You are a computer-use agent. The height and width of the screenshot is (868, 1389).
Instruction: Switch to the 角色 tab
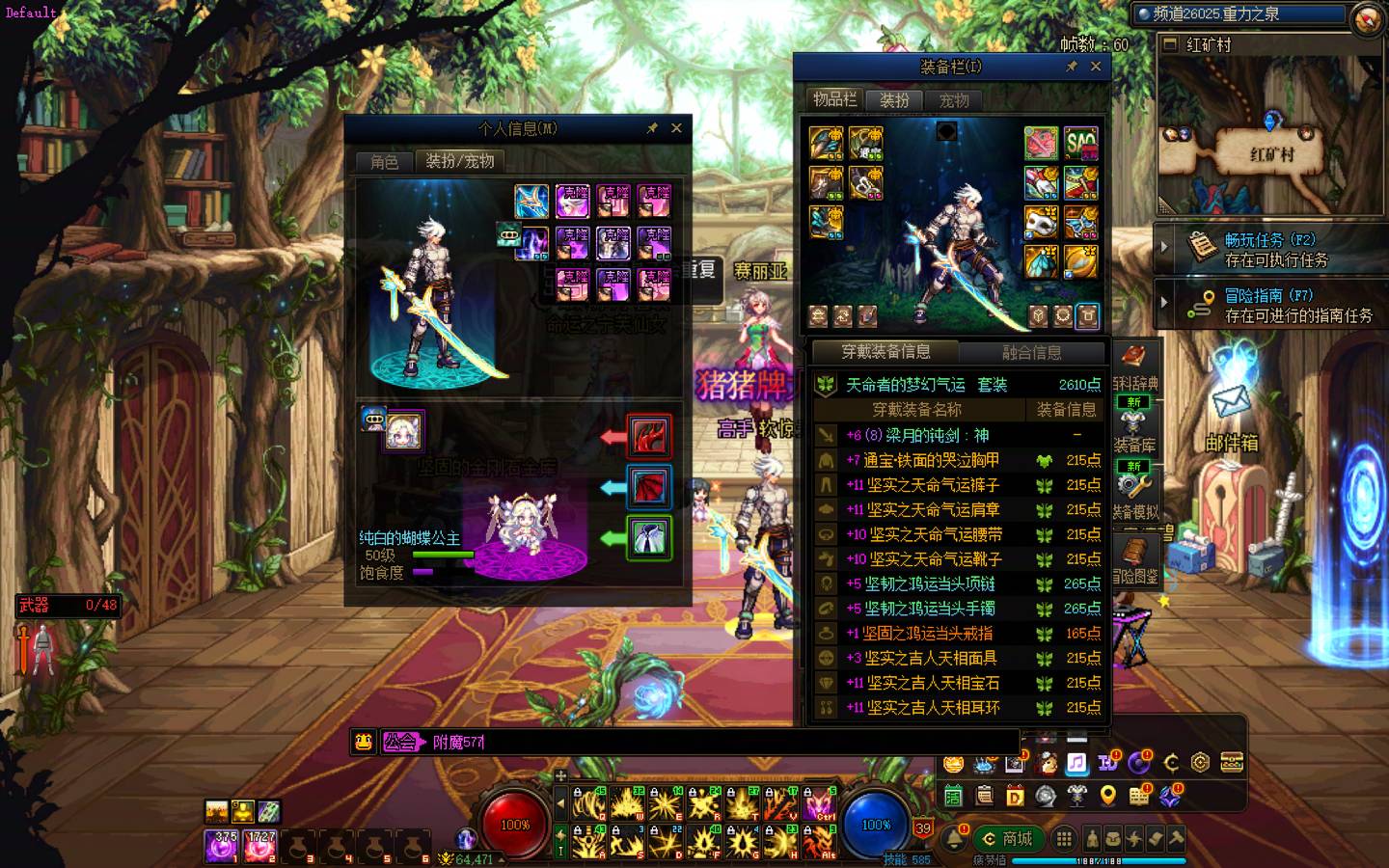coord(384,161)
